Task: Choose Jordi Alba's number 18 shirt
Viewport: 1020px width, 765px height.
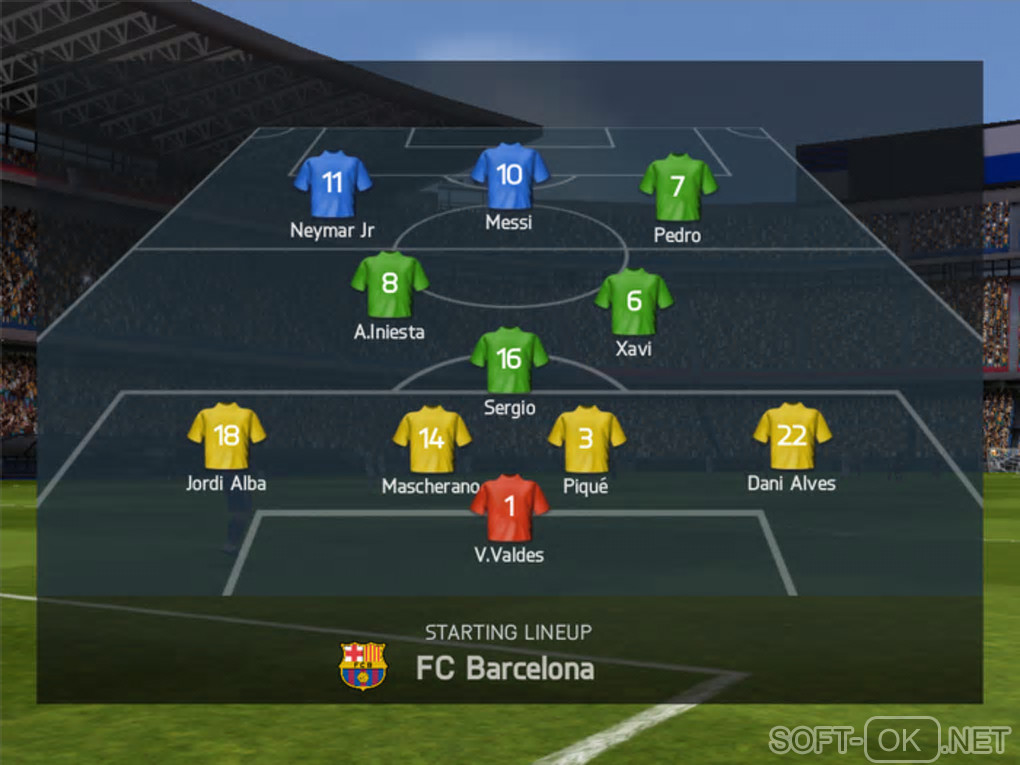Action: (x=227, y=435)
